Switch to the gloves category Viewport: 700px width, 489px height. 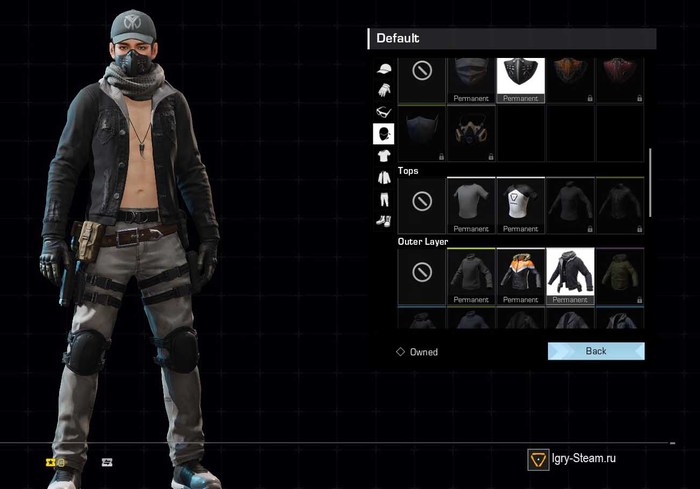point(383,90)
